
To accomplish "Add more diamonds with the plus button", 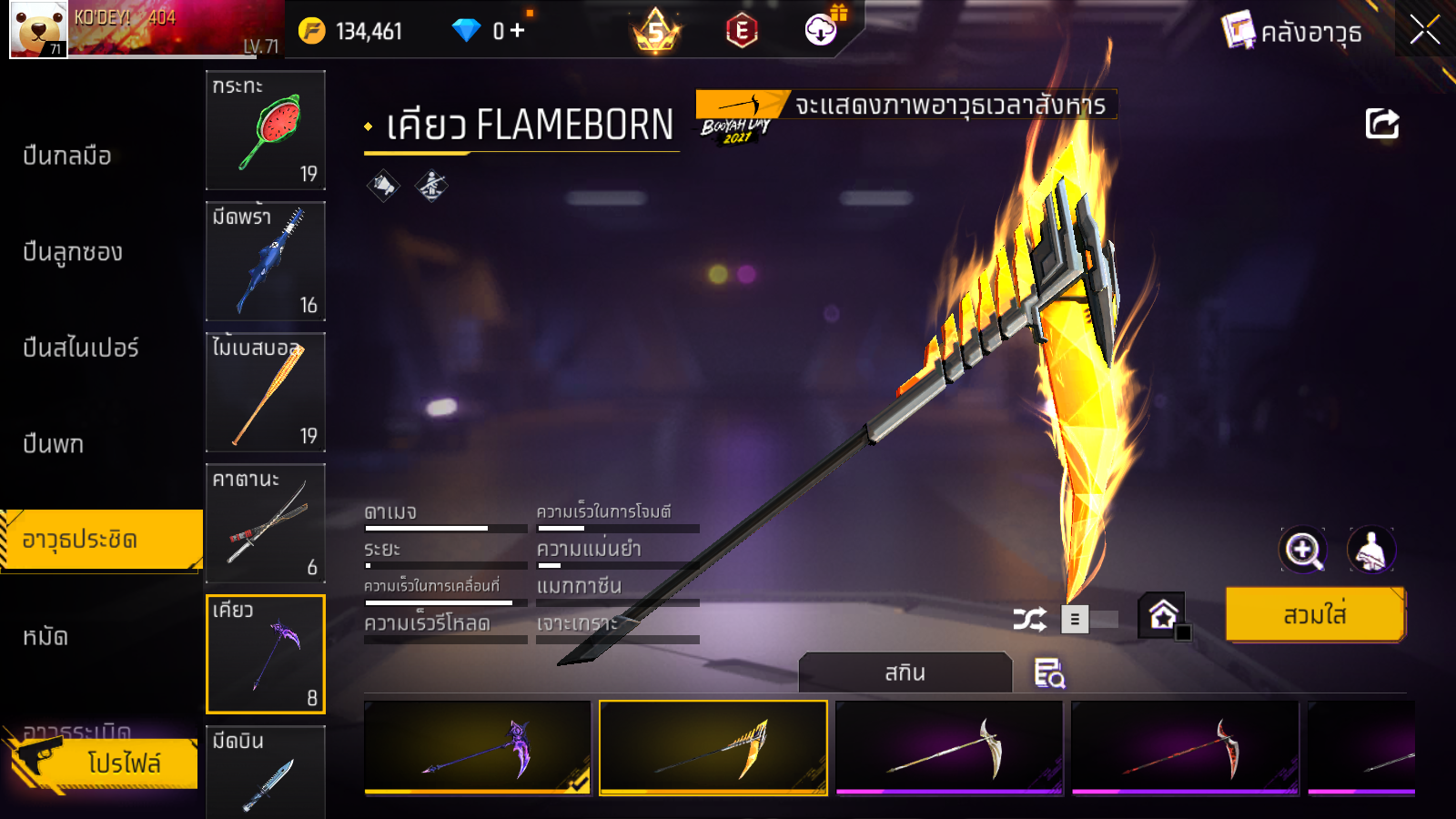I will click(x=518, y=31).
